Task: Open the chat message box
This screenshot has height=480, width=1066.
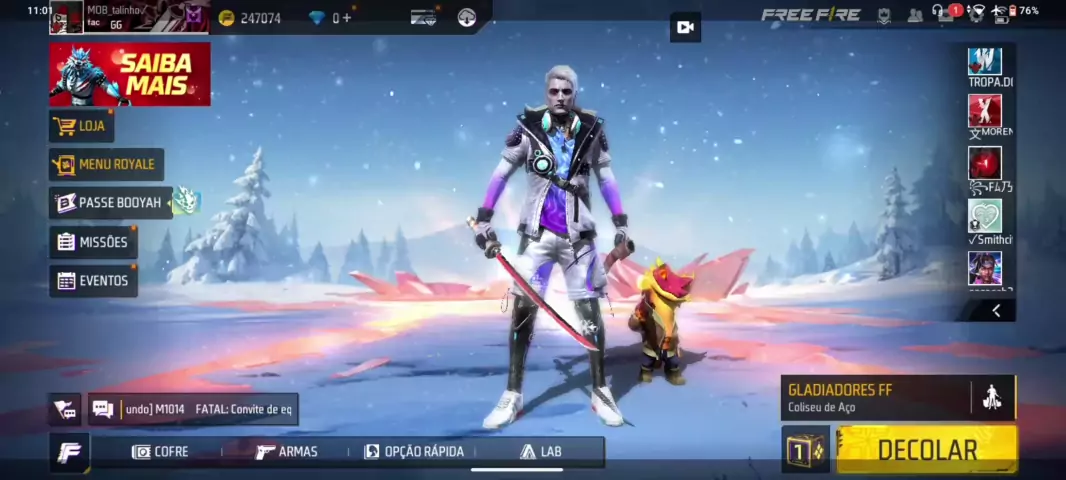Action: click(x=192, y=408)
